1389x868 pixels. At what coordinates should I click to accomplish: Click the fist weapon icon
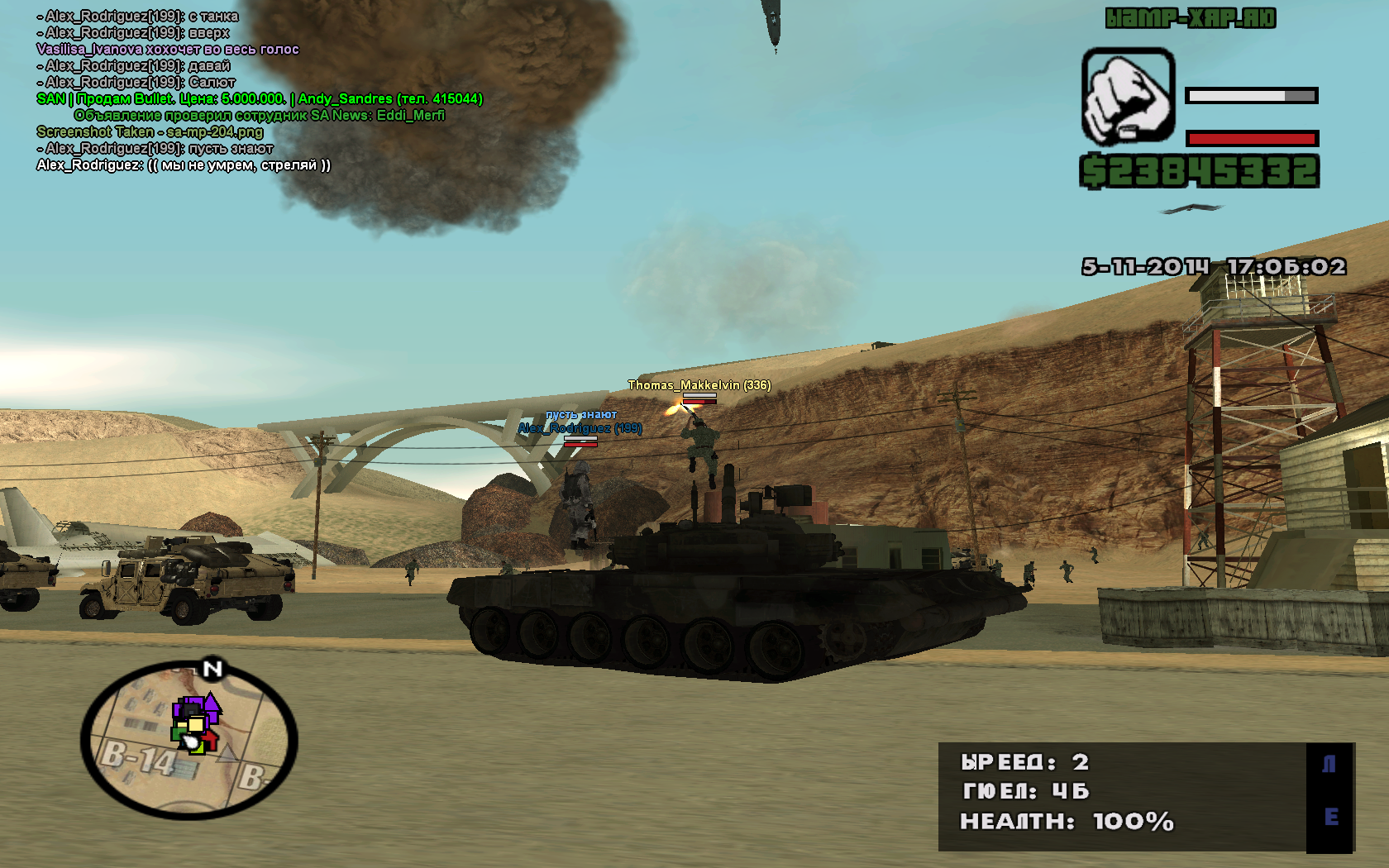pos(1128,96)
